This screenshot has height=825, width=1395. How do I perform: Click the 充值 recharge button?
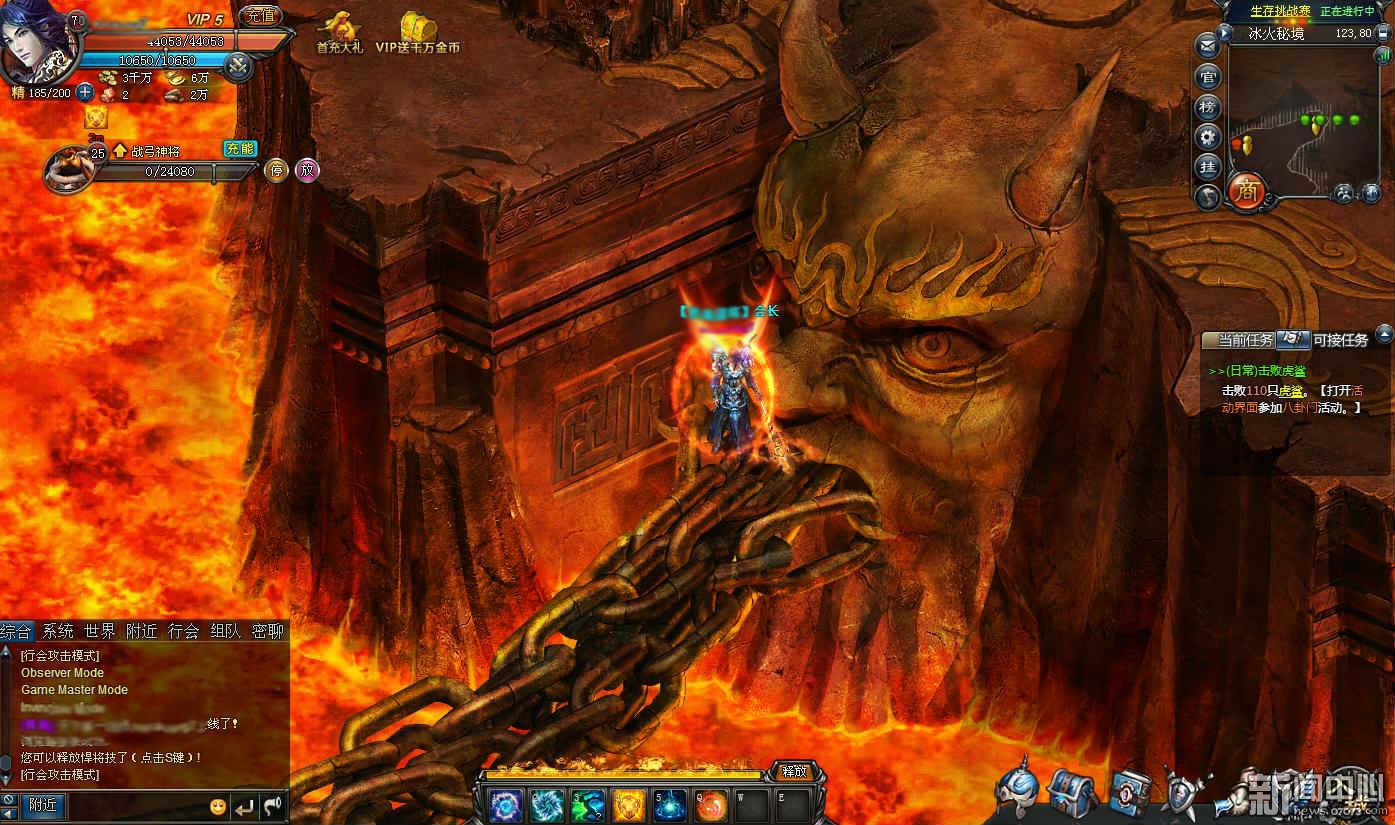coord(261,15)
